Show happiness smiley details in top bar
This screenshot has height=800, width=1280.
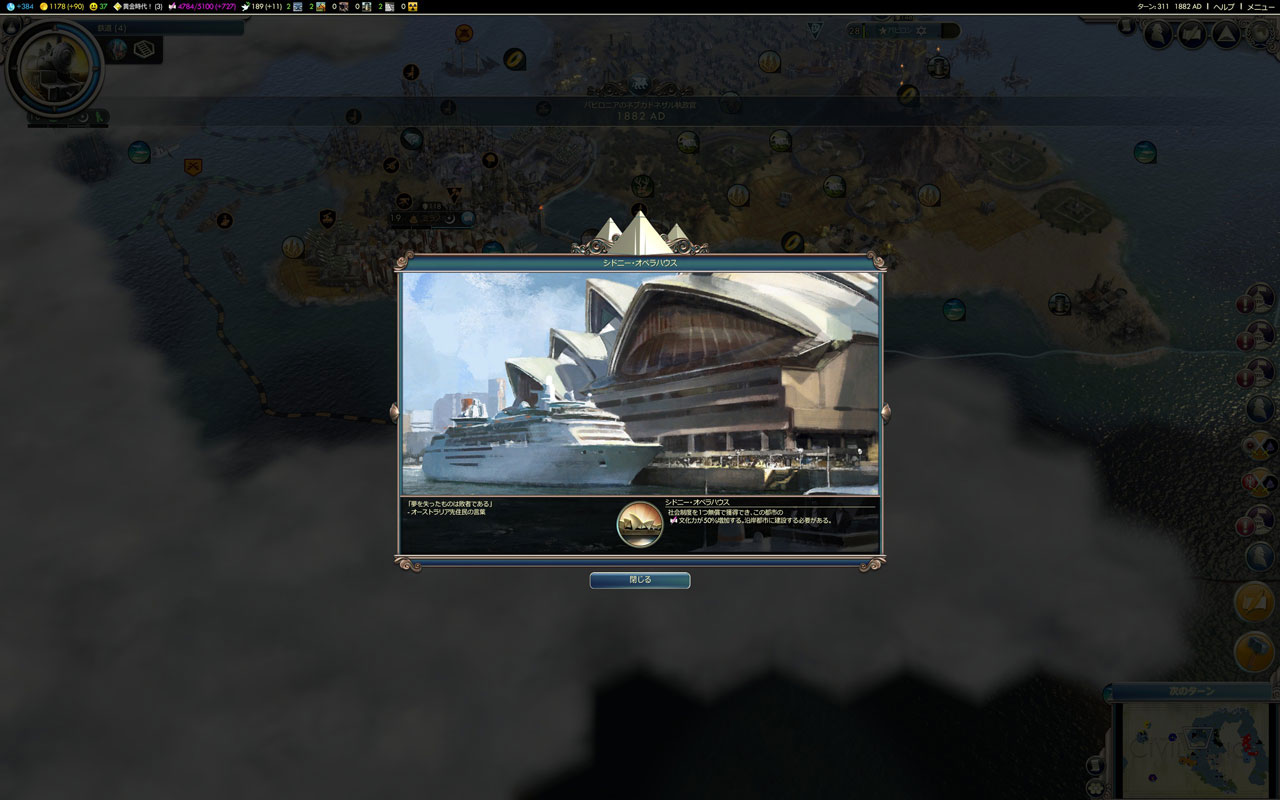click(x=98, y=6)
